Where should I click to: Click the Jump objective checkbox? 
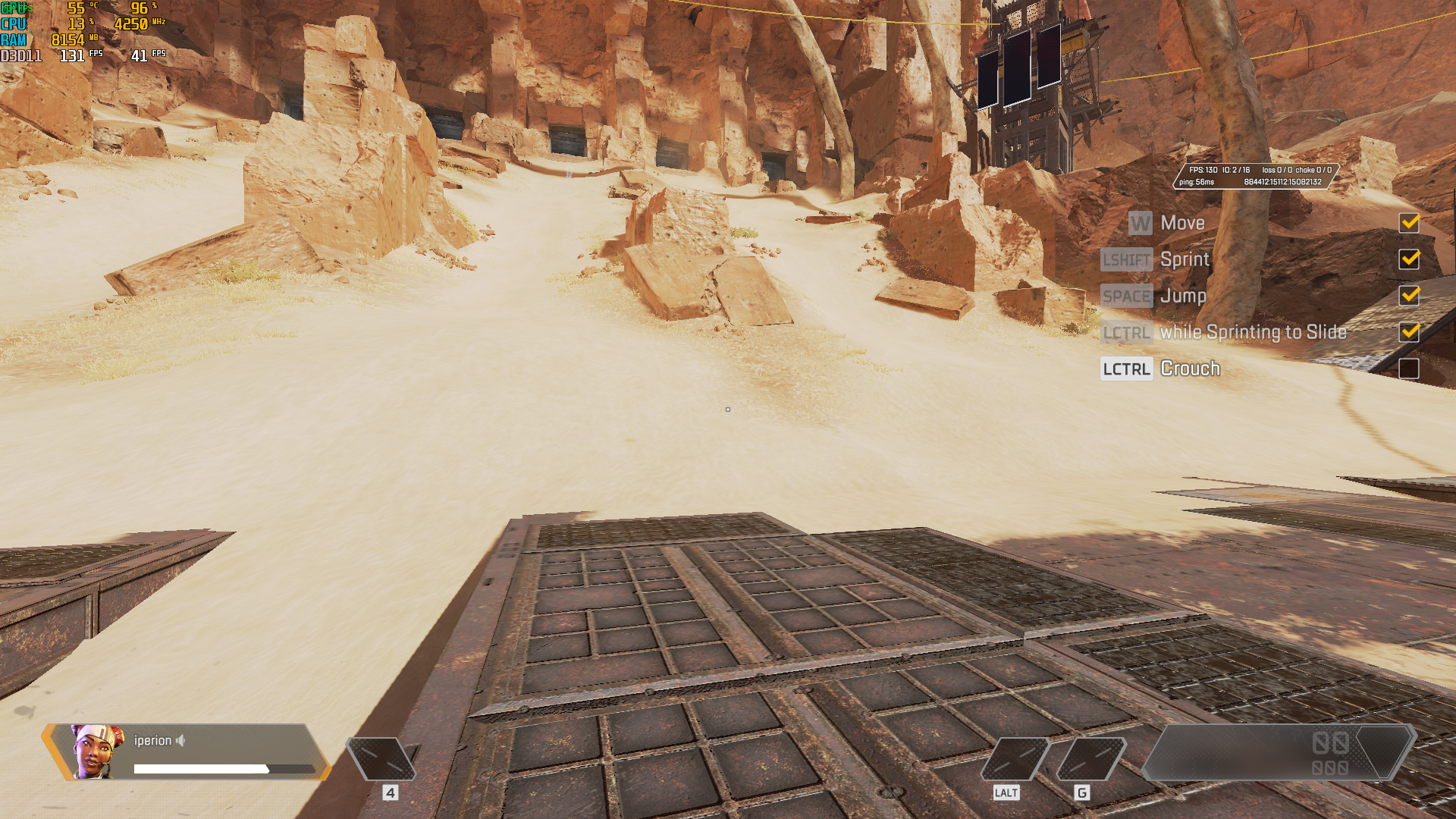click(x=1409, y=296)
